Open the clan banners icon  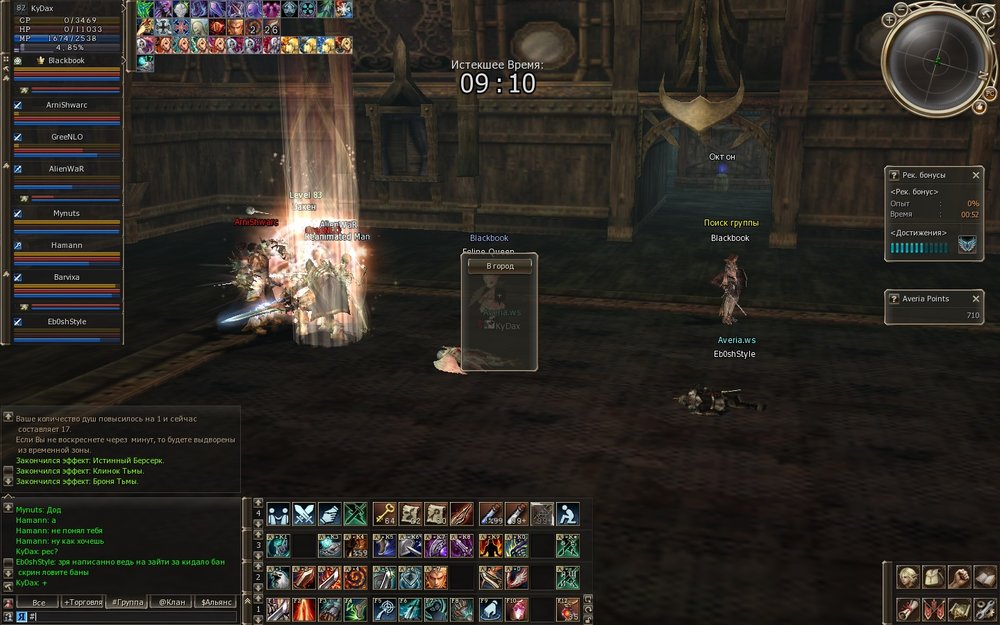click(x=932, y=607)
